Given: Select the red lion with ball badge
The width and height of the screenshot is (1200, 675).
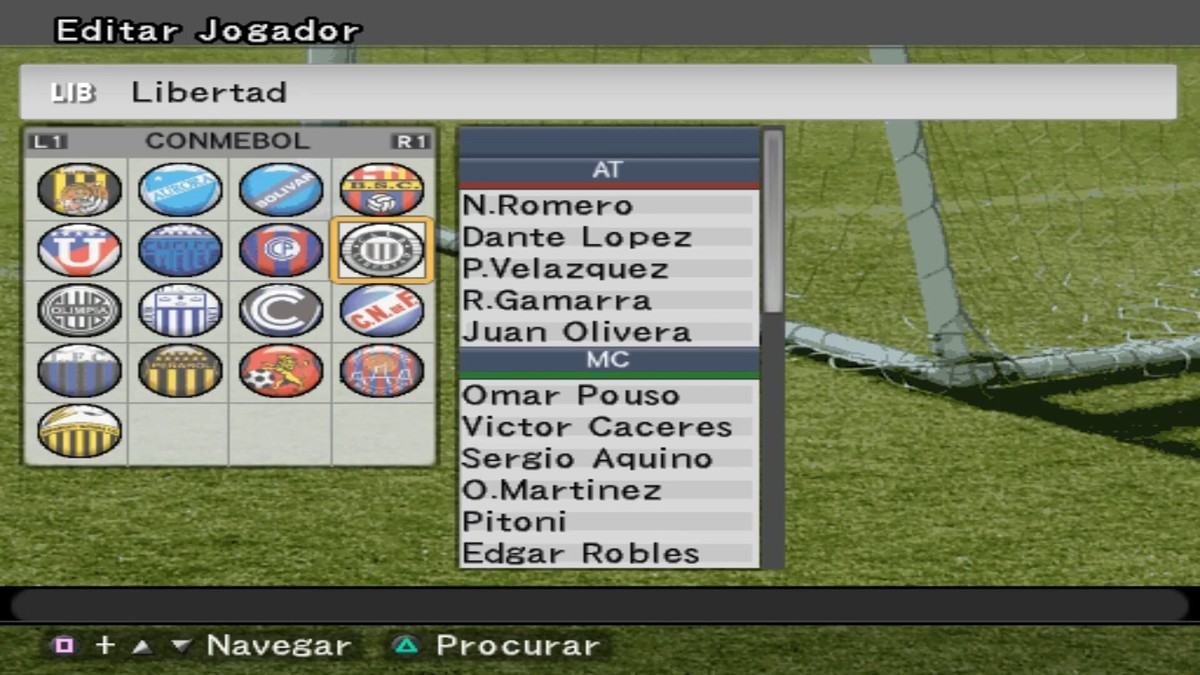Looking at the screenshot, I should coord(281,370).
